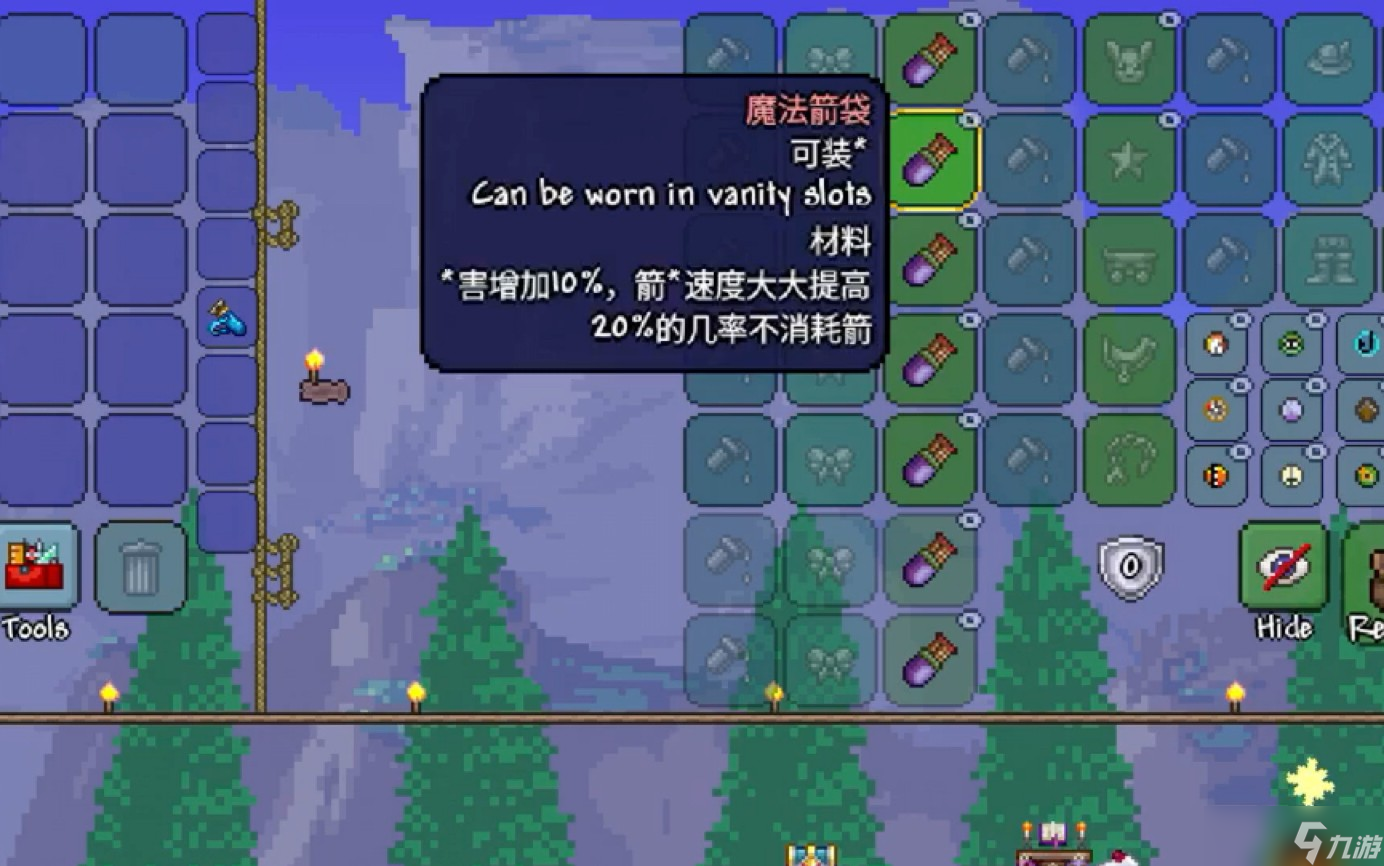The image size is (1384, 866).
Task: Choose the hat silhouette armor slot
Action: click(x=1328, y=60)
